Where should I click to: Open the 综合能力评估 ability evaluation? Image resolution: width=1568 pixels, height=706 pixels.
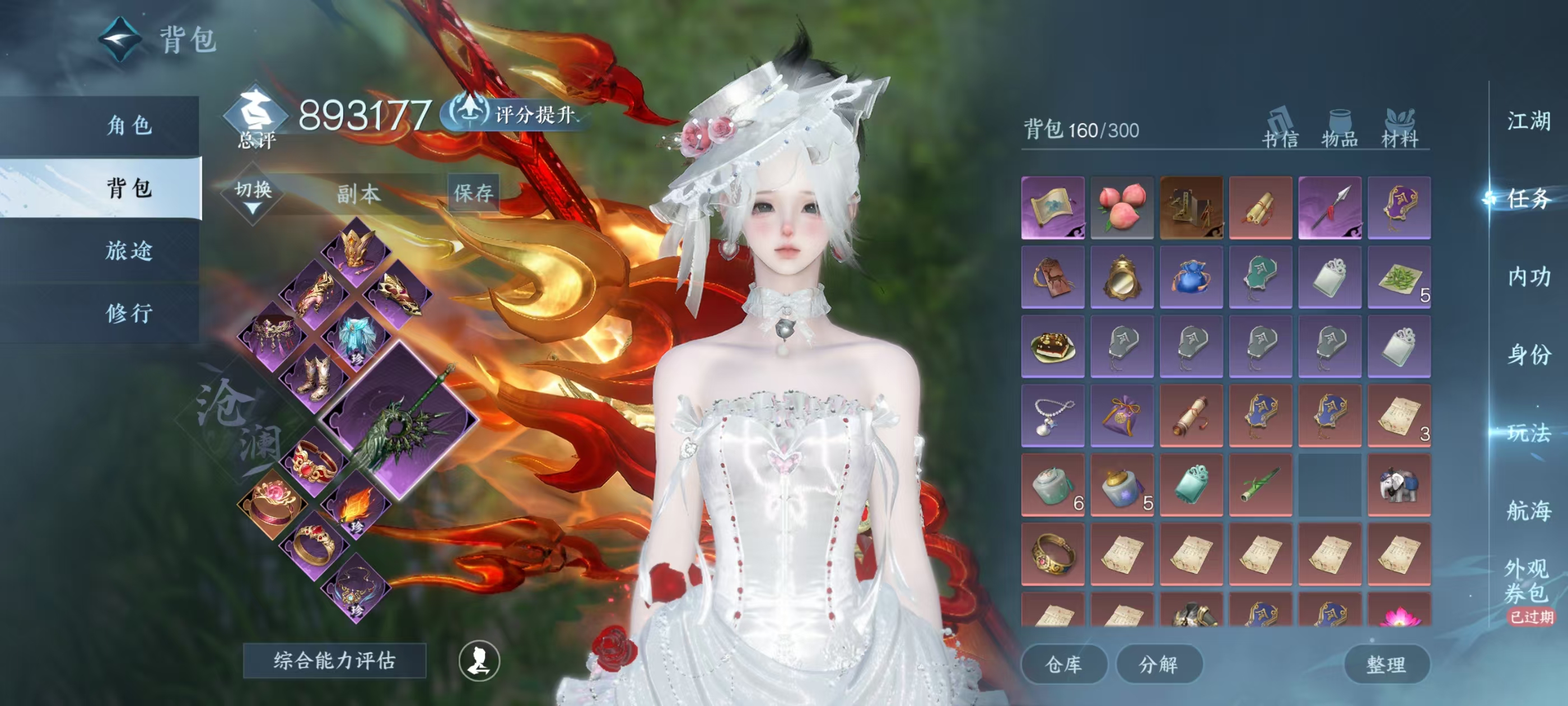tap(334, 660)
